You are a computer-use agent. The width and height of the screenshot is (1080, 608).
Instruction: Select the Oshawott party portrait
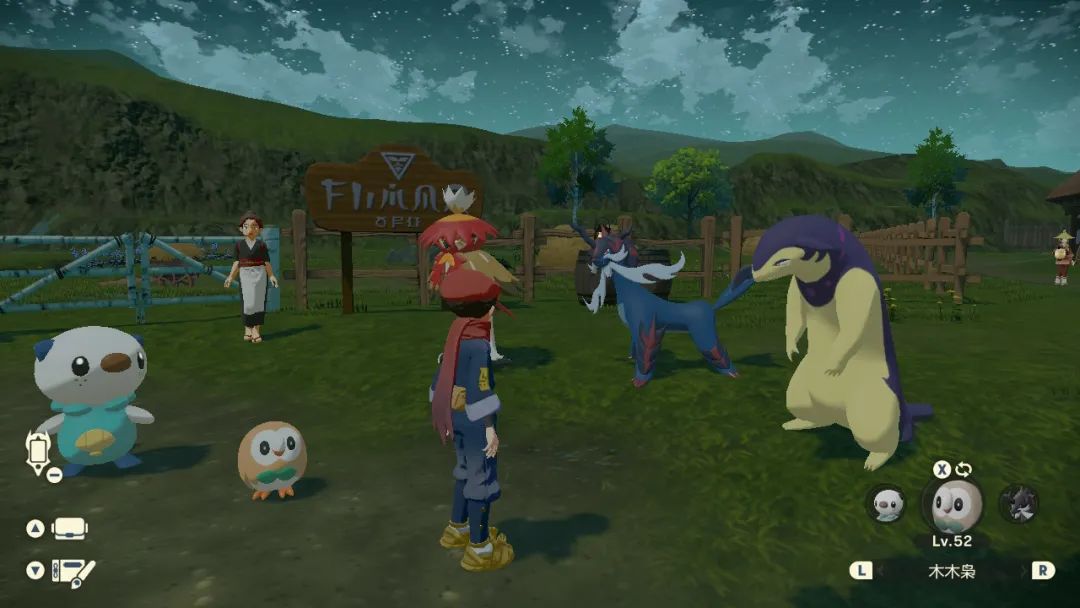coord(886,503)
